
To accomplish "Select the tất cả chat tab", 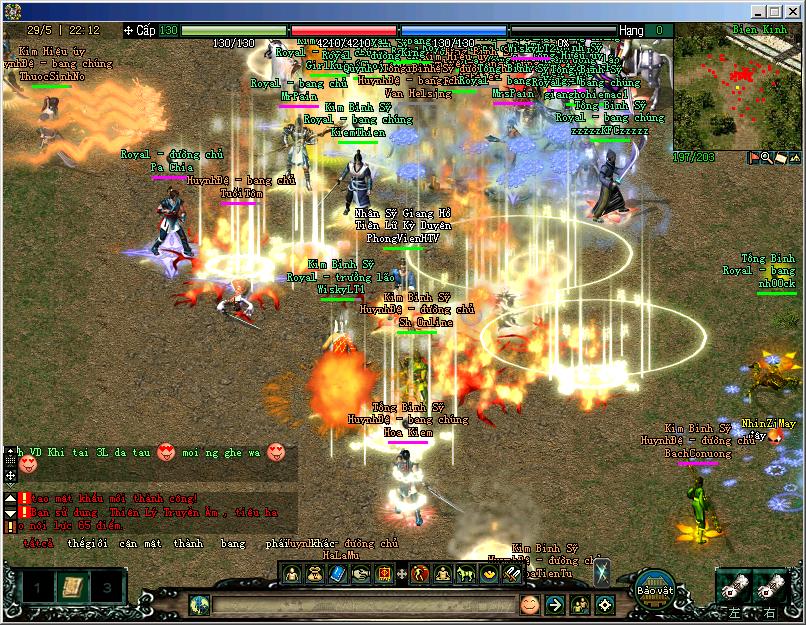I will [x=39, y=544].
